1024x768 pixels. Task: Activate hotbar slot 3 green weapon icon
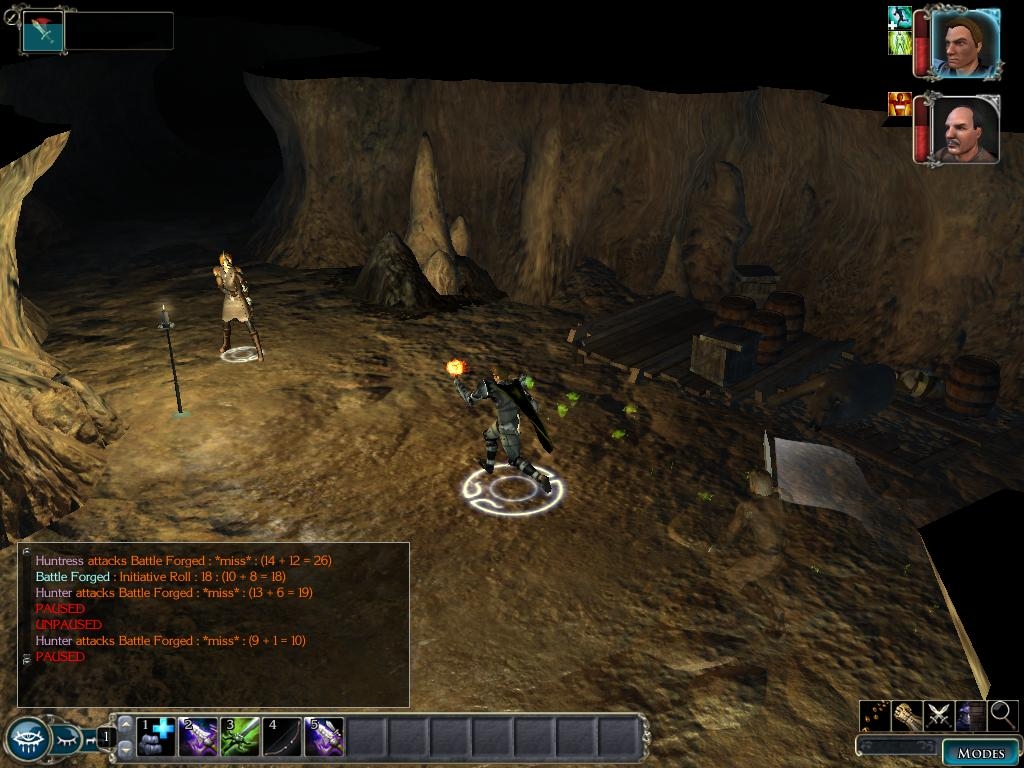[x=240, y=737]
